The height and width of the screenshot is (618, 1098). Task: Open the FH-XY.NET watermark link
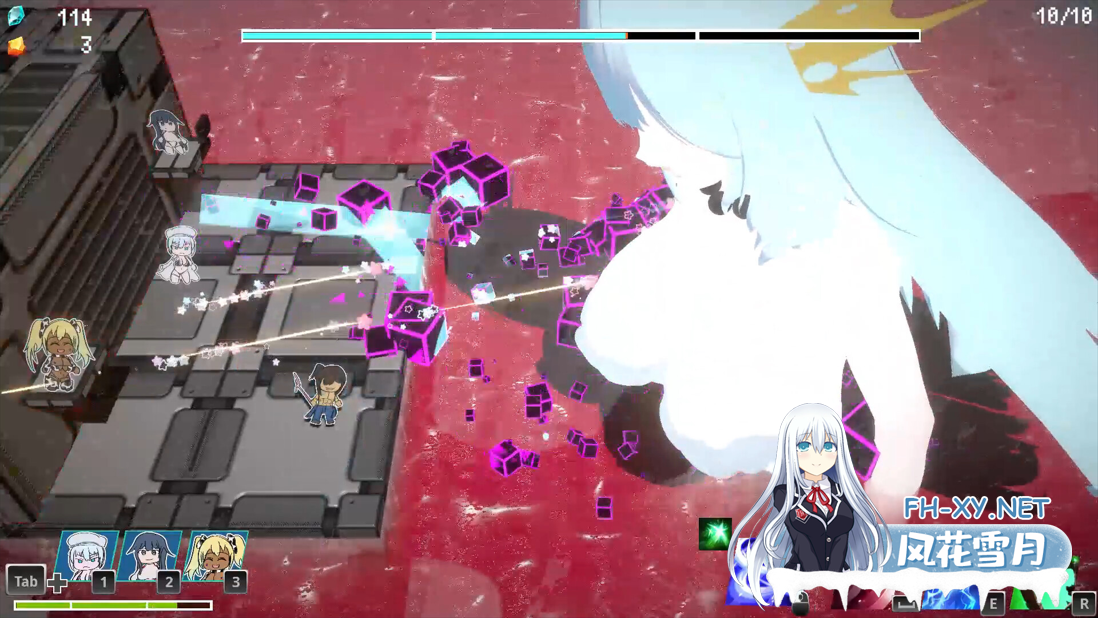pos(975,508)
